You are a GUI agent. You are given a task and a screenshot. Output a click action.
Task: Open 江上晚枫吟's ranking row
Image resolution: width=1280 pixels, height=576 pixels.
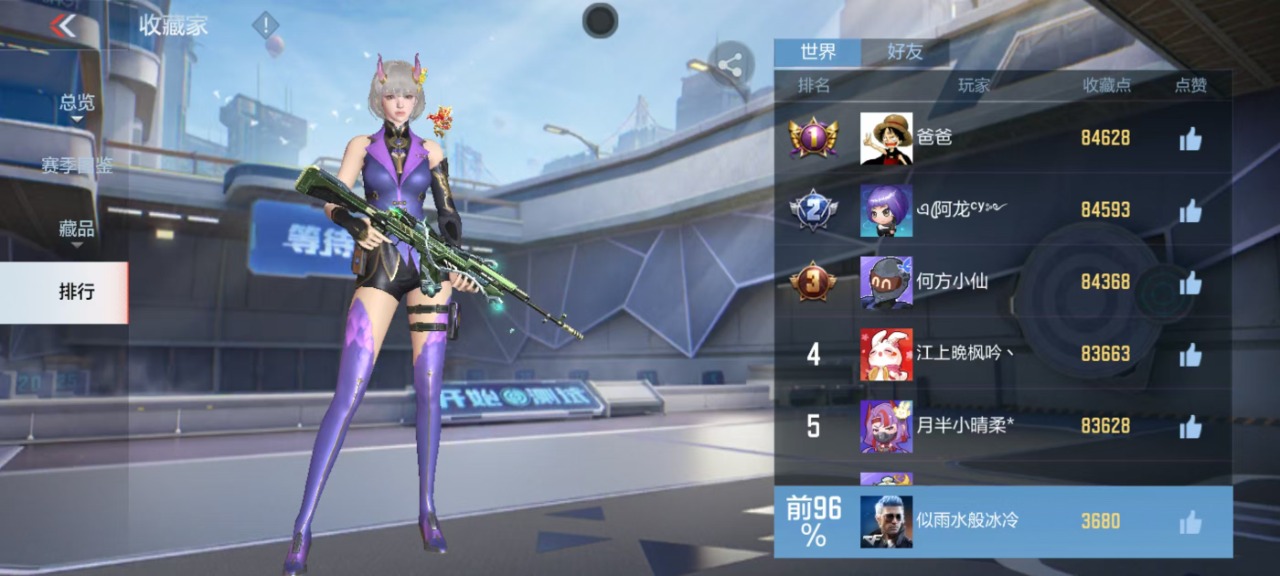pos(1000,354)
